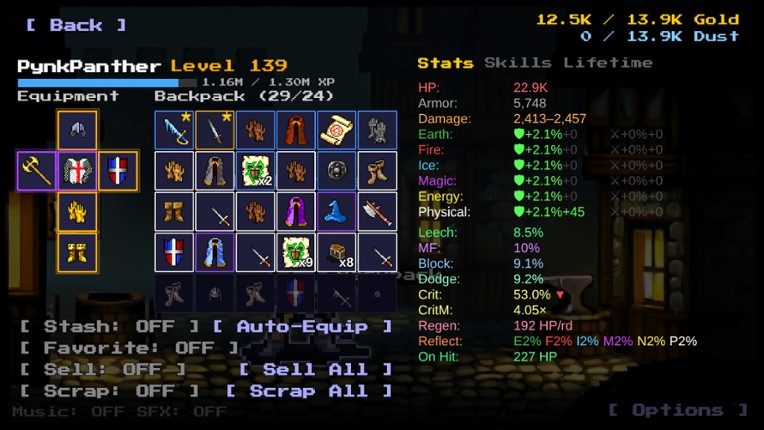Select the equipped golden axe weapon

coord(37,171)
